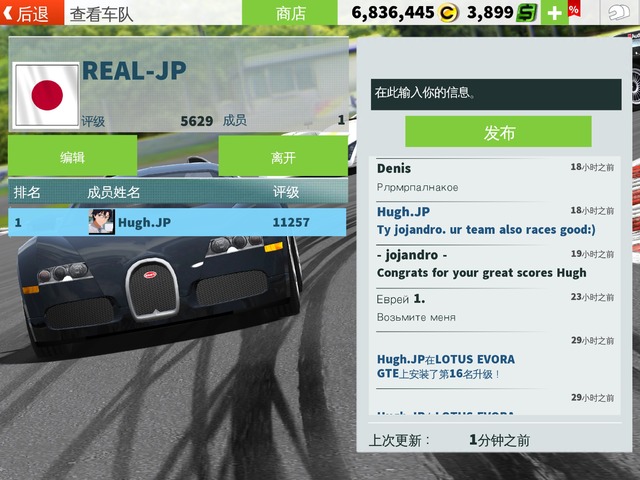Open the 商店 shop
This screenshot has width=640, height=480.
[291, 13]
